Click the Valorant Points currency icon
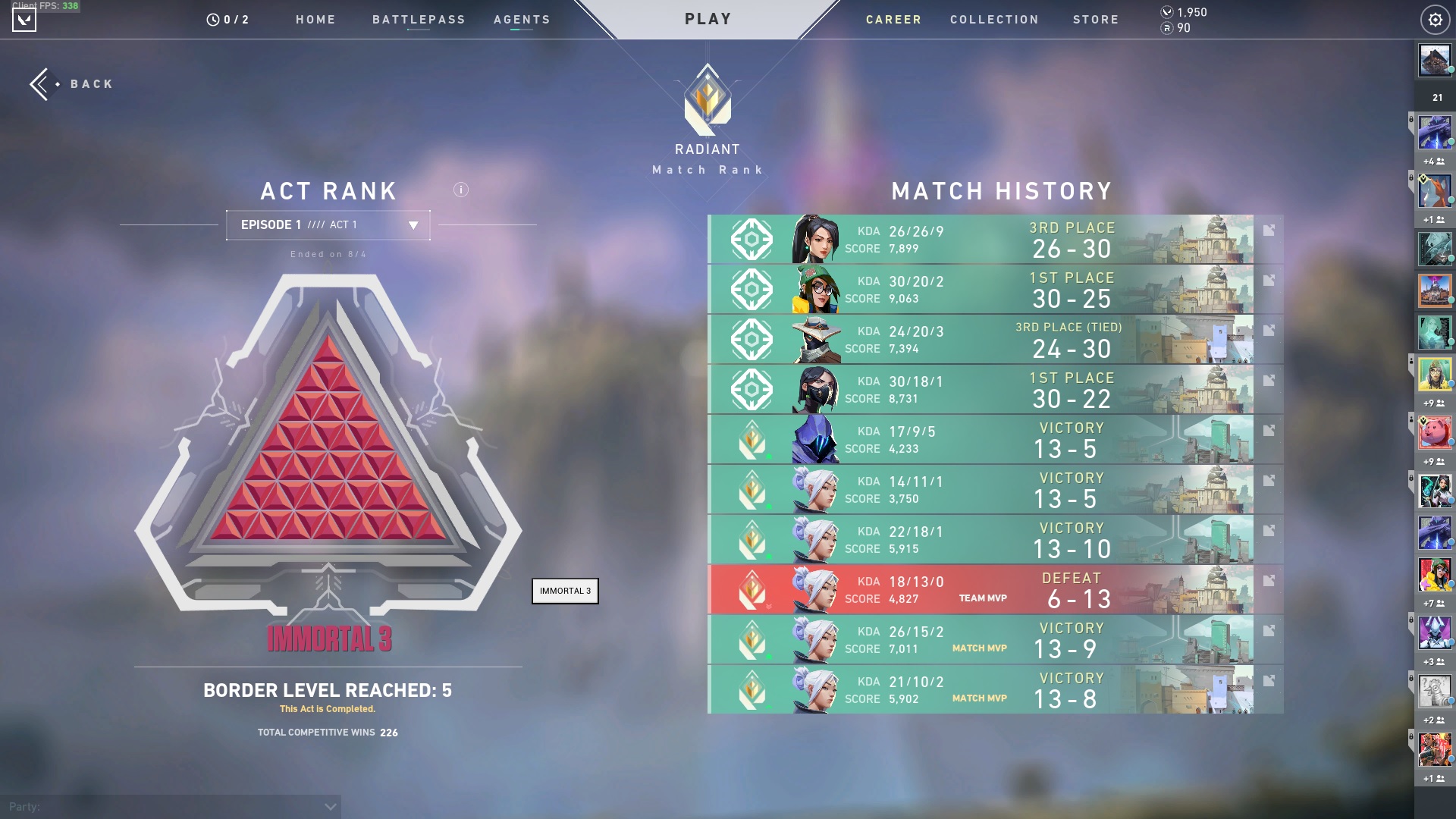 tap(1166, 12)
